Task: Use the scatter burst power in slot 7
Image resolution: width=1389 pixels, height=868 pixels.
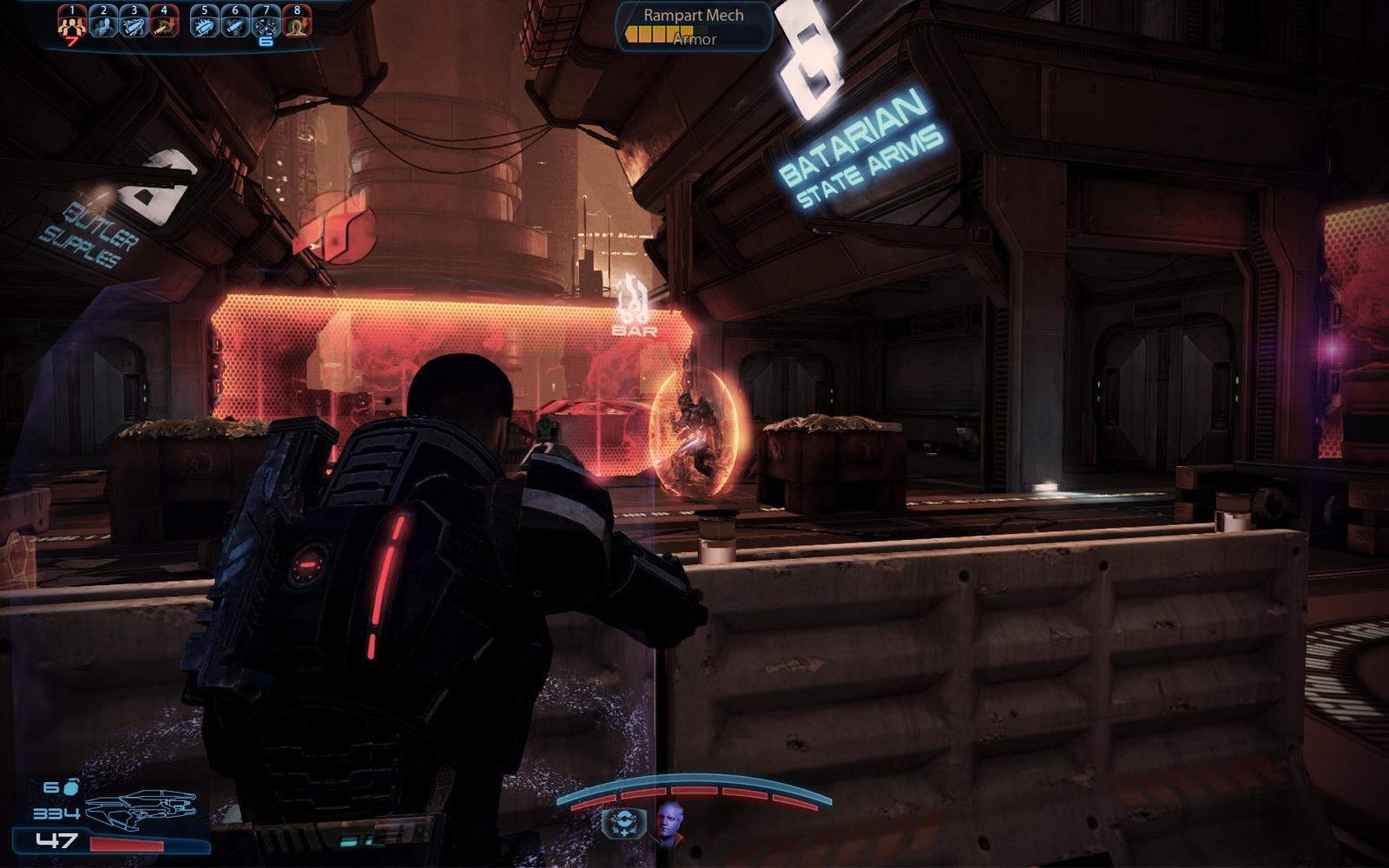Action: coord(266,21)
